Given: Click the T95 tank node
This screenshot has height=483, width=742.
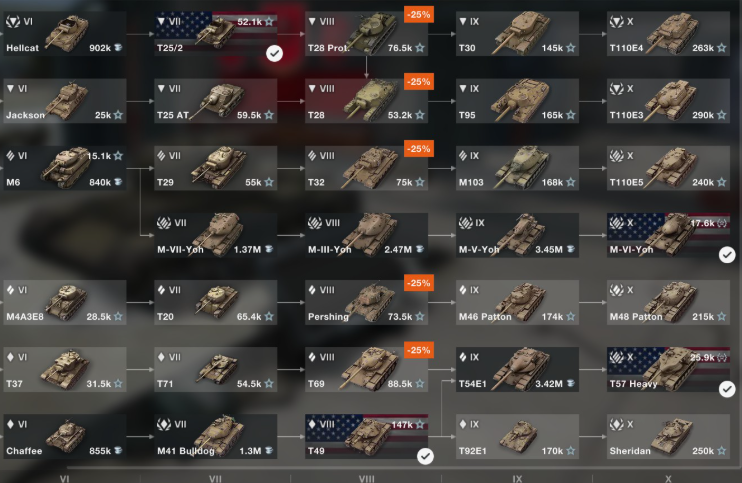Looking at the screenshot, I should coord(517,101).
